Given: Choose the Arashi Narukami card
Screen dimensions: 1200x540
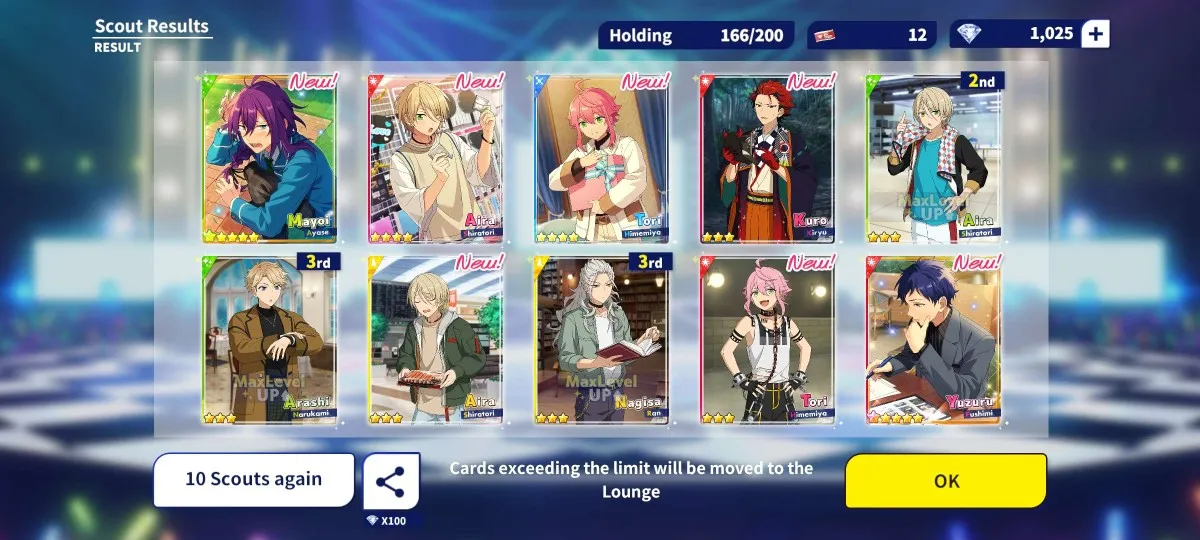Looking at the screenshot, I should coord(270,338).
